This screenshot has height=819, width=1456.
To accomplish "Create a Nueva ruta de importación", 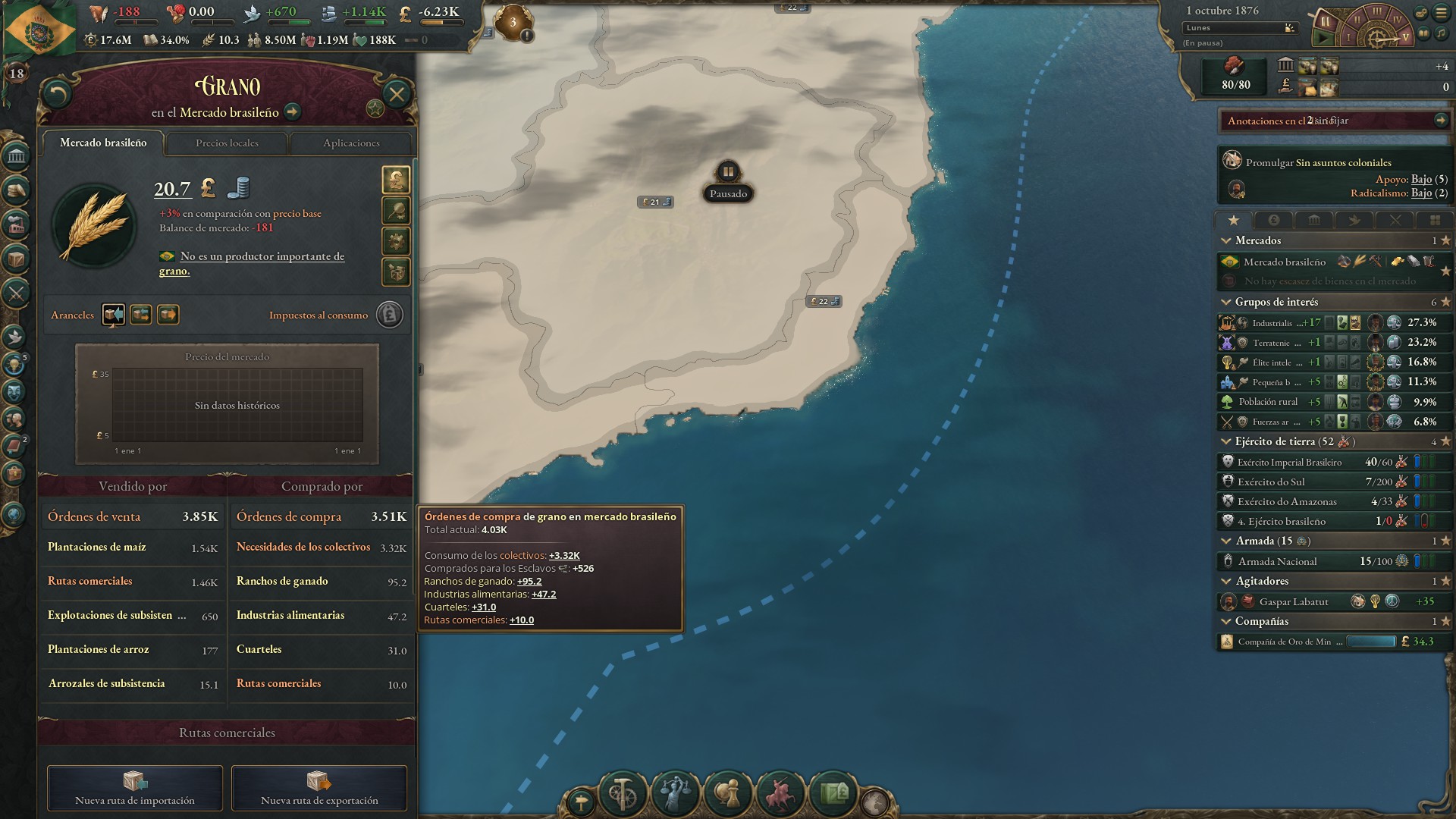I will (x=134, y=789).
